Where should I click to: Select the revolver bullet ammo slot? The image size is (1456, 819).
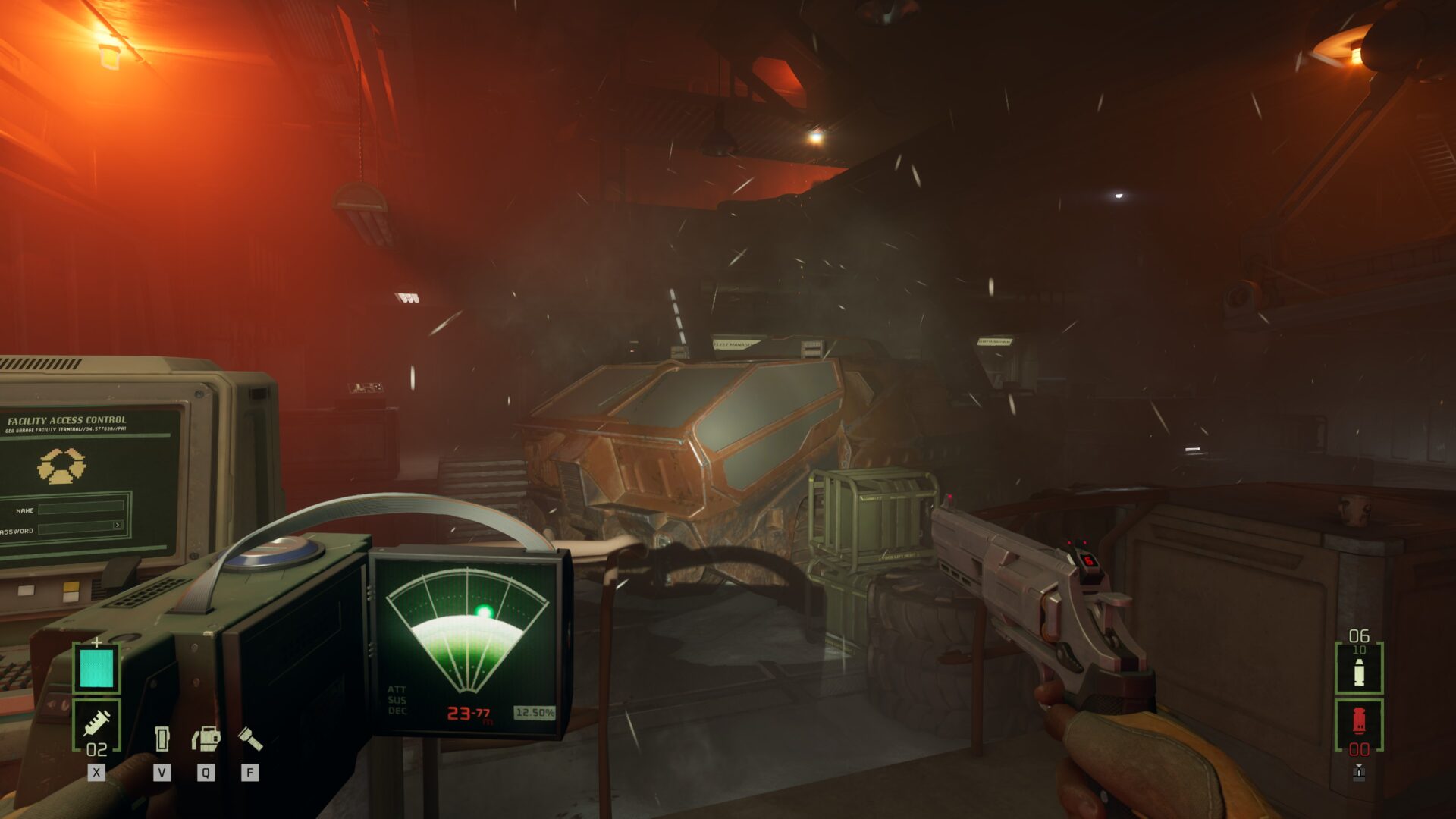pyautogui.click(x=1358, y=670)
